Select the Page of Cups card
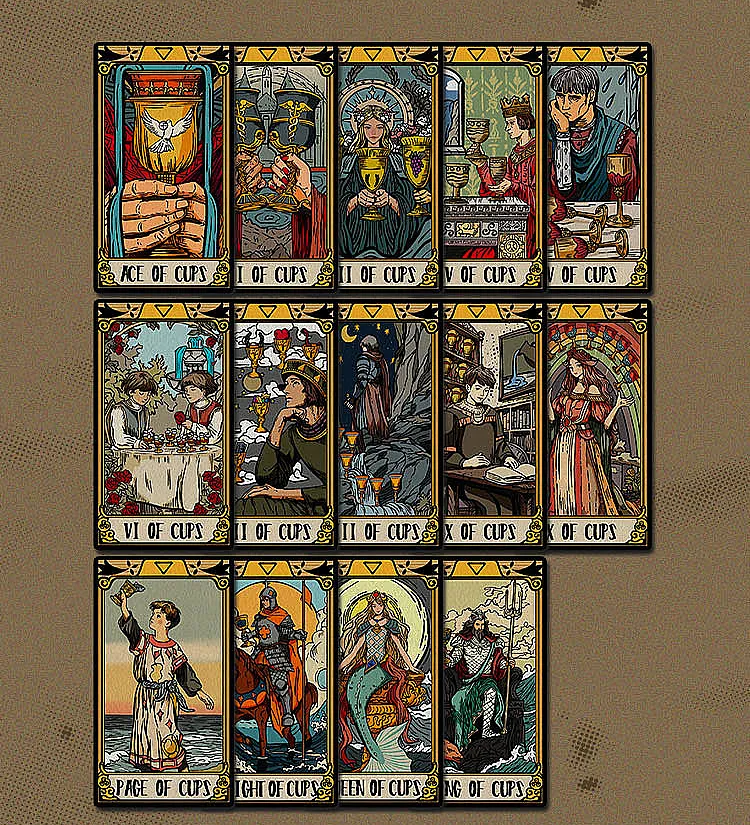Screen dimensions: 750x825 point(163,681)
